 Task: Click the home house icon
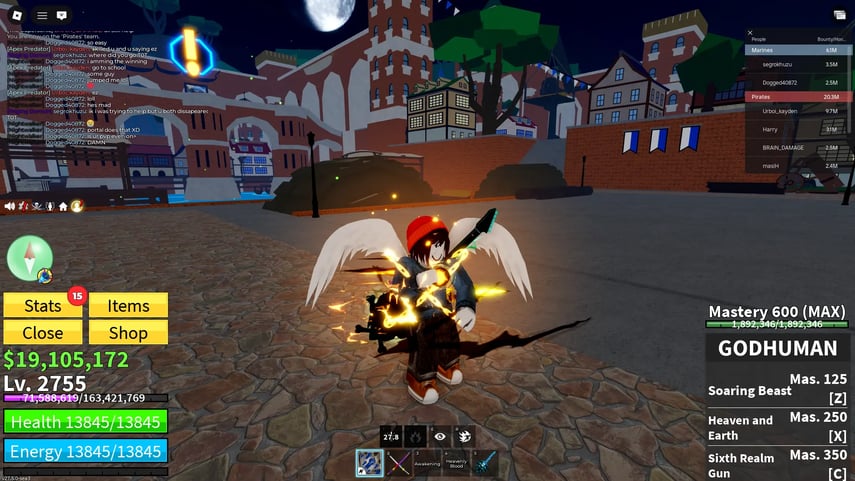[x=63, y=206]
